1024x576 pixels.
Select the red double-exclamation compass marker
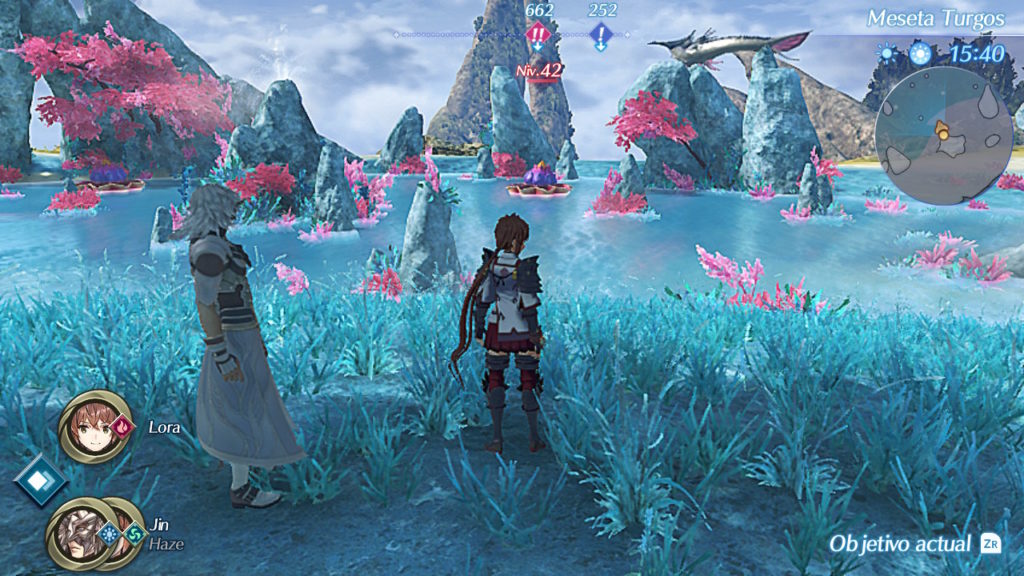[x=539, y=37]
